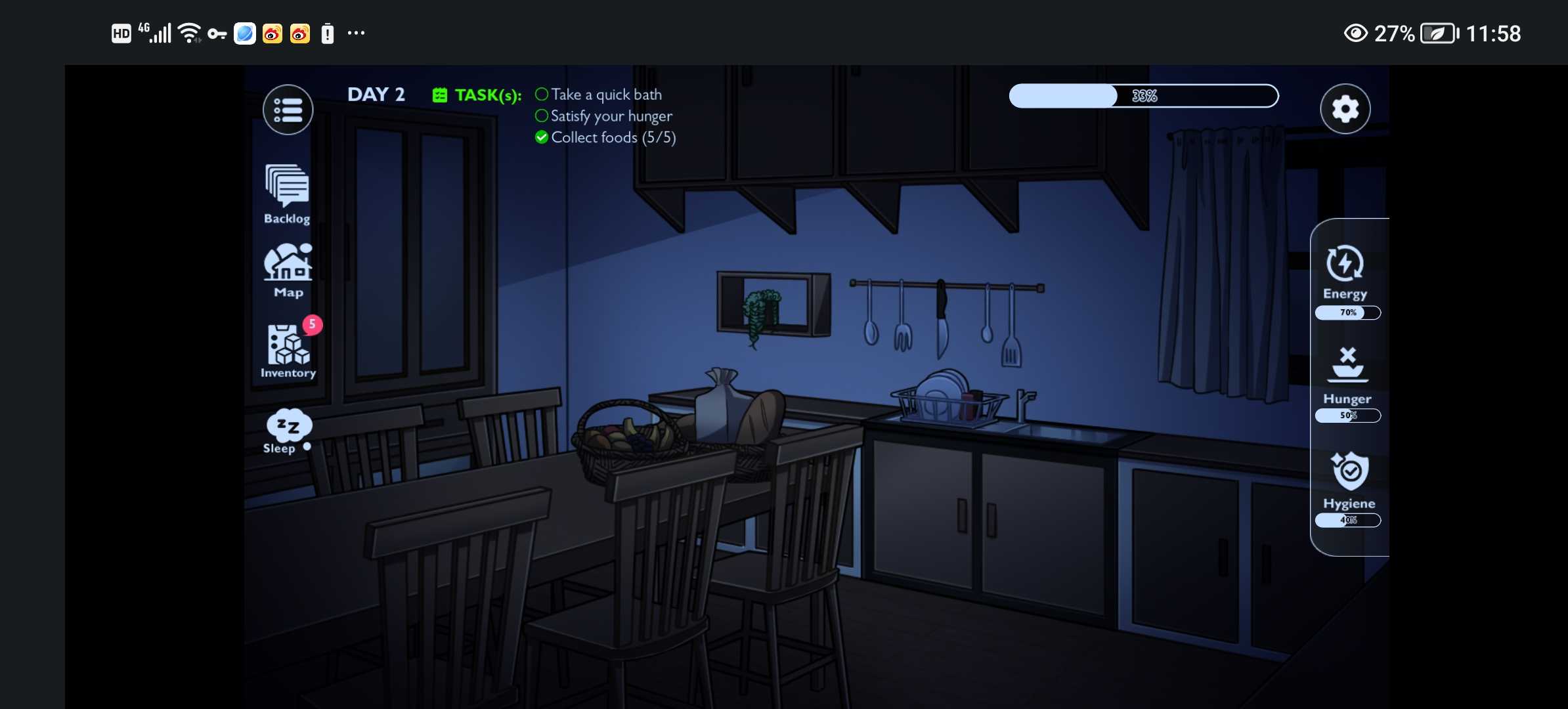Tap the three-dot notification overflow in status bar
Viewport: 1568px width, 709px height.
356,33
